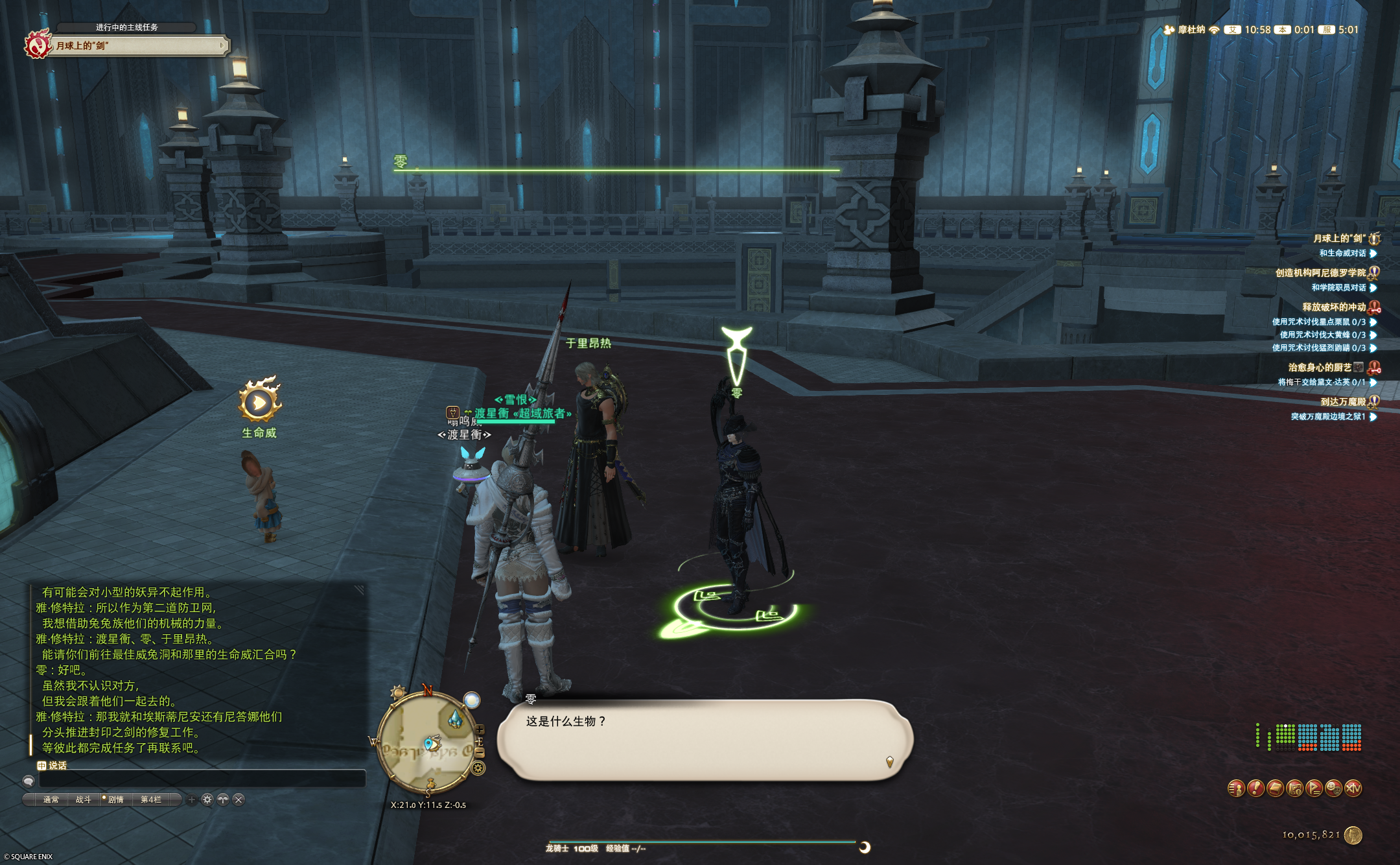
Task: Advance the dialogue box saying 这是什么生物？
Action: tap(705, 740)
